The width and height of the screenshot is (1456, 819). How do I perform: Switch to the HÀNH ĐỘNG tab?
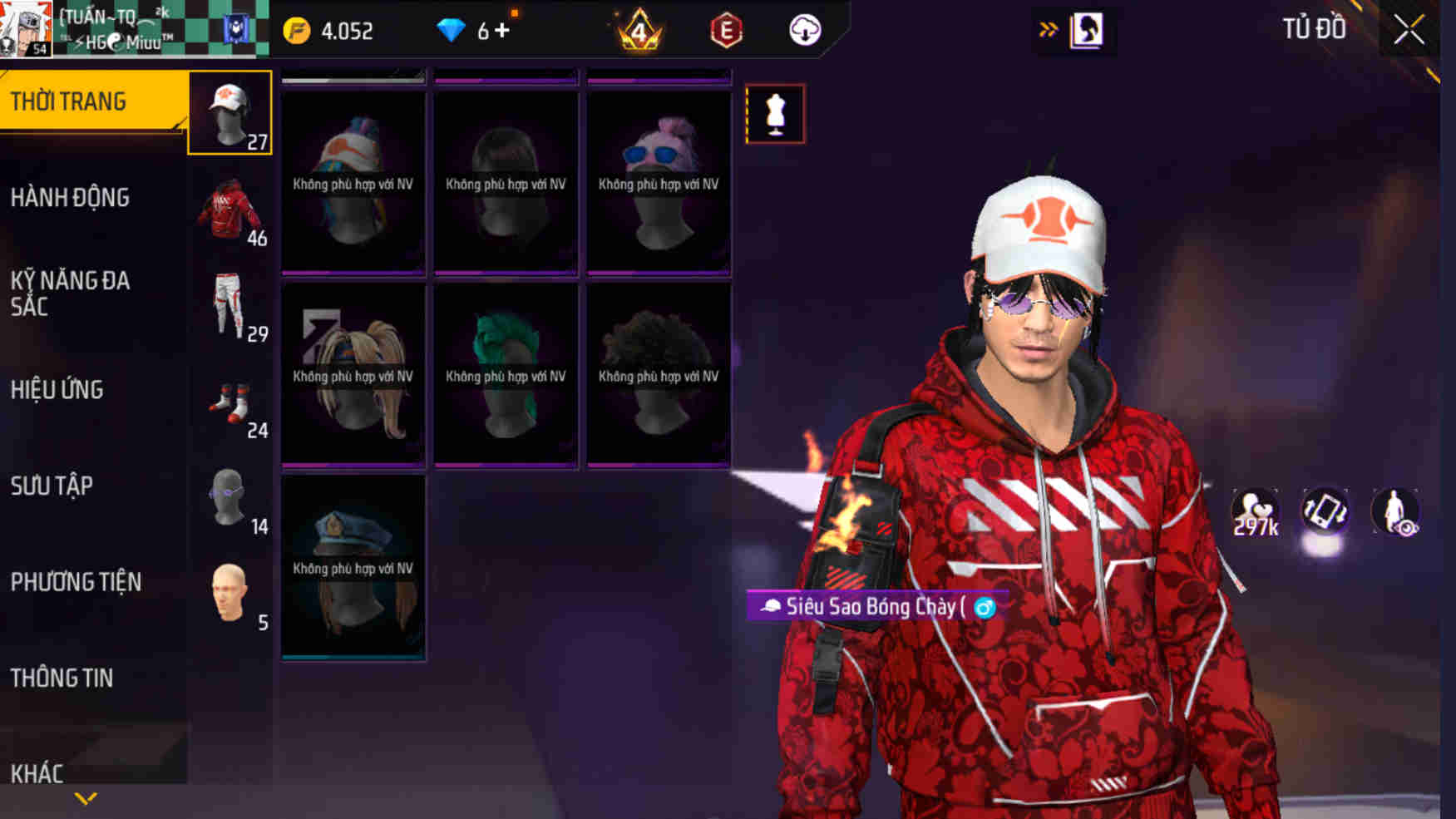pyautogui.click(x=71, y=198)
